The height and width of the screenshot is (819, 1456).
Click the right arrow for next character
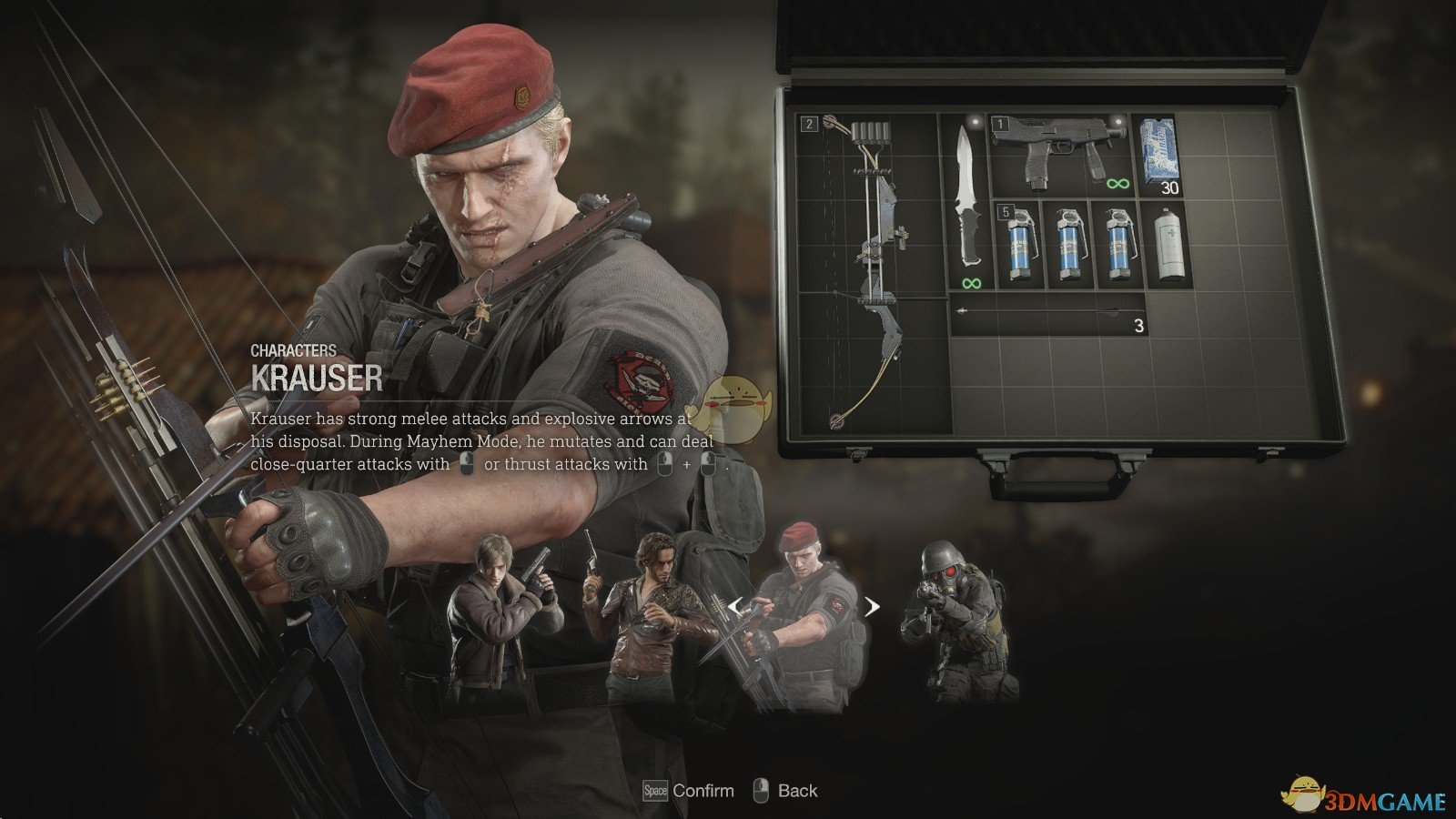[872, 606]
